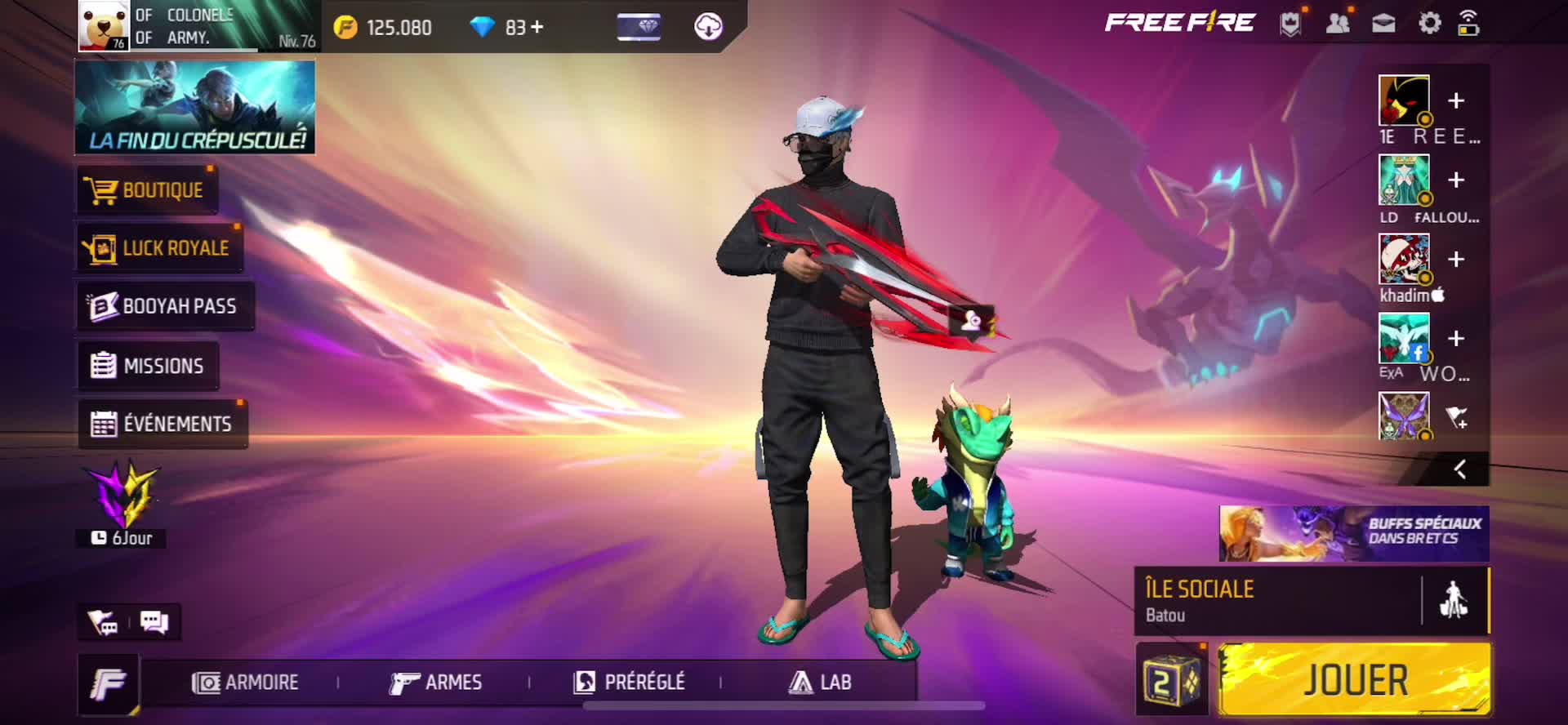Open the player profile avatar
This screenshot has height=725, width=1568.
click(x=104, y=25)
